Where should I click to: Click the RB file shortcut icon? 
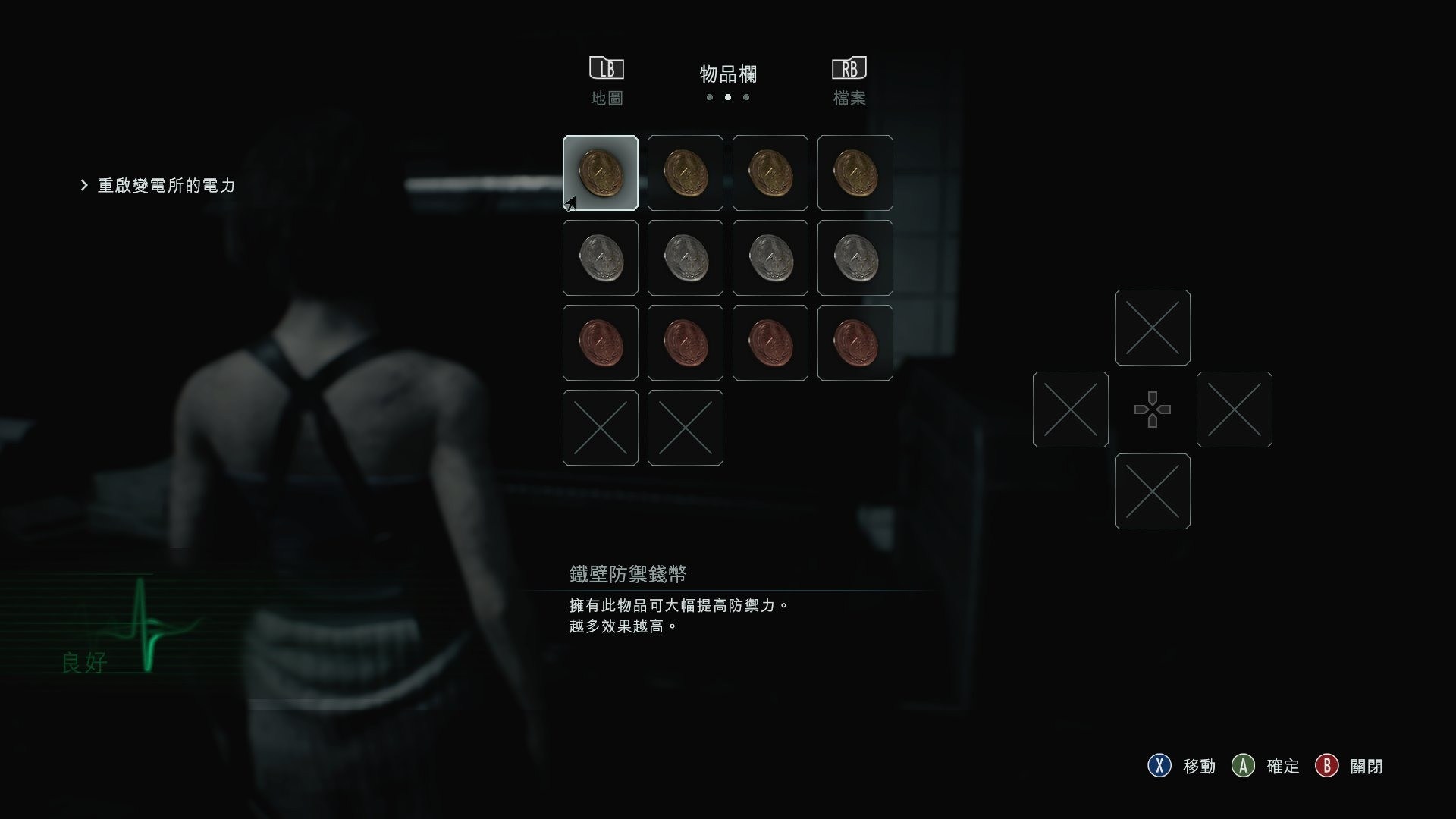(x=849, y=67)
